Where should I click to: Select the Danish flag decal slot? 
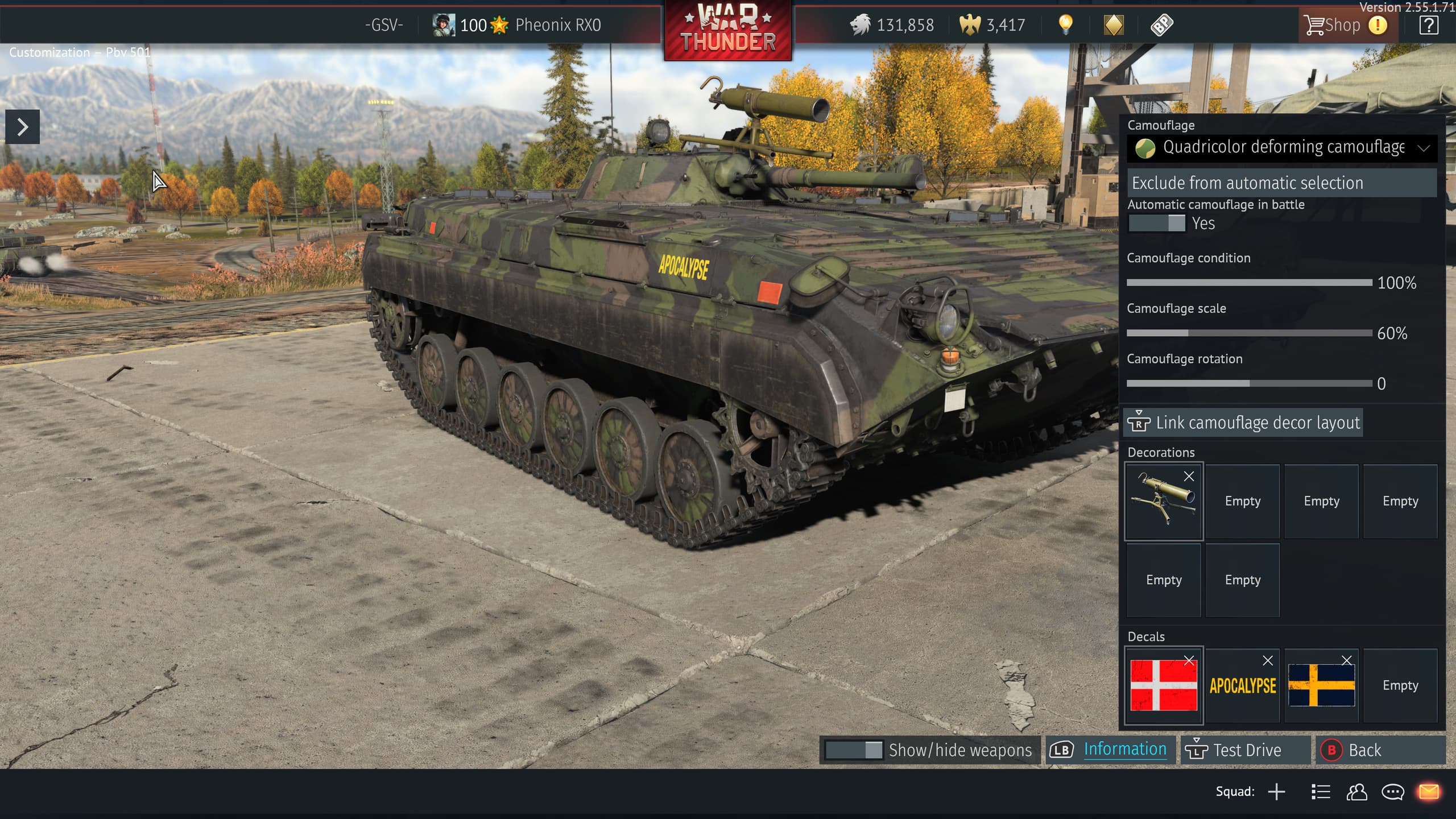[x=1163, y=686]
